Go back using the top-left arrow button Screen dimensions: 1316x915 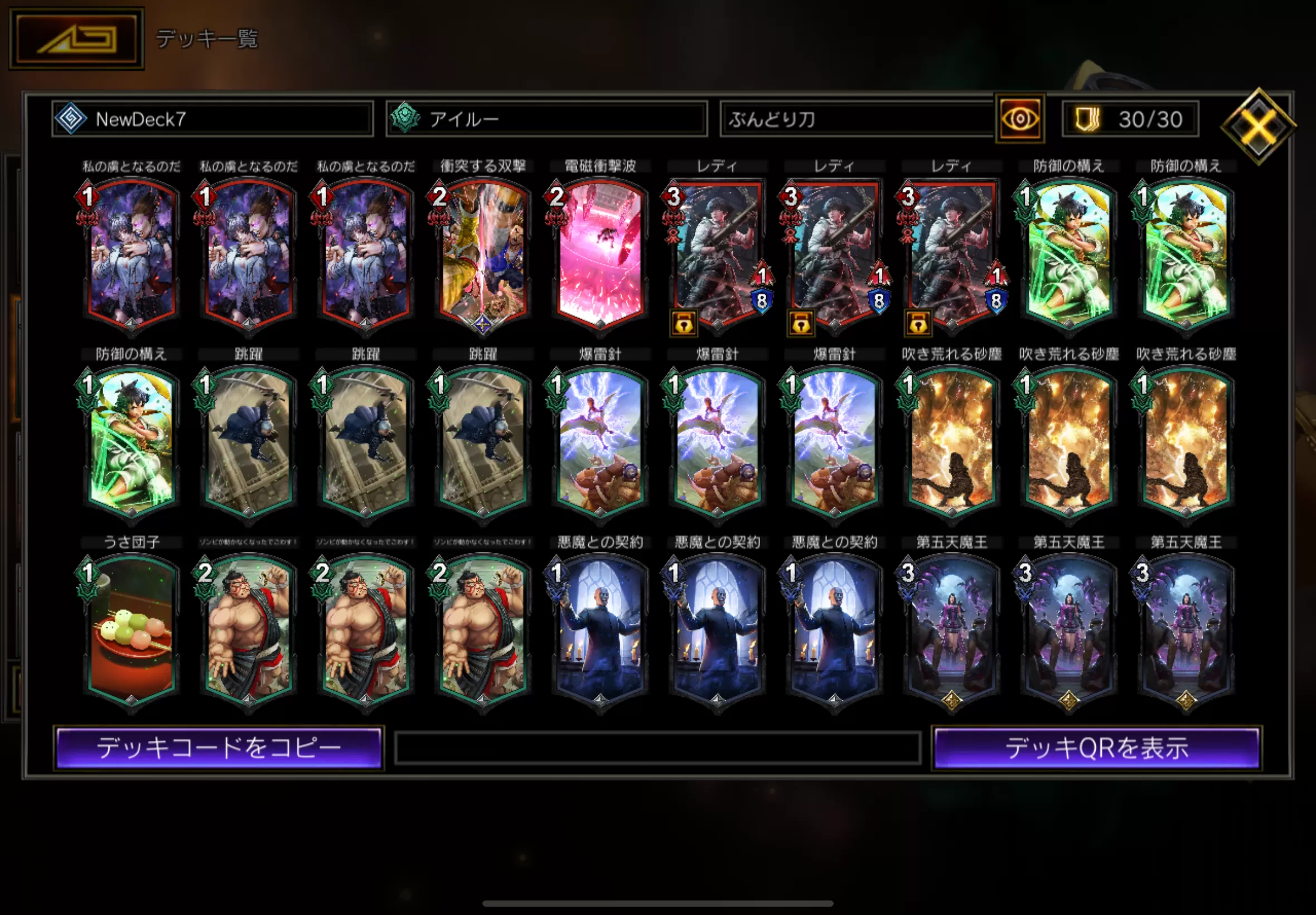(76, 39)
